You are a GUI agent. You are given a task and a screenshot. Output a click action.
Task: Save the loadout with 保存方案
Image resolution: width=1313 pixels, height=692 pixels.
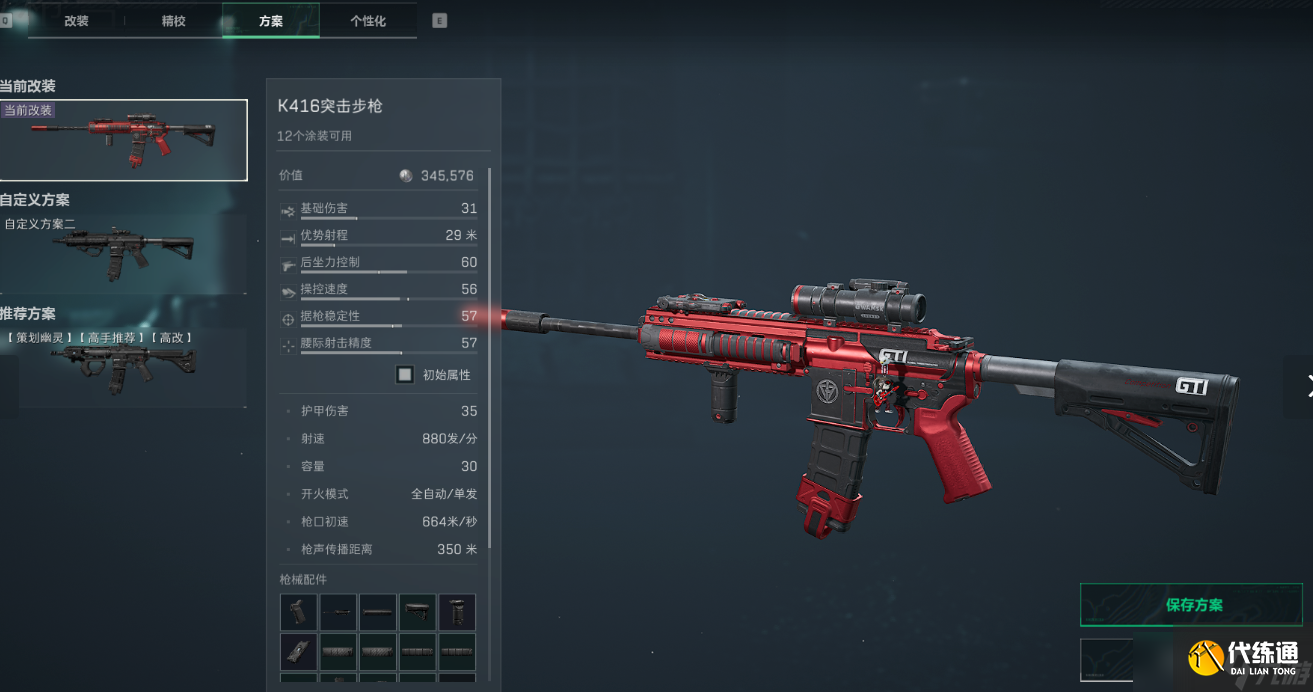point(1194,605)
